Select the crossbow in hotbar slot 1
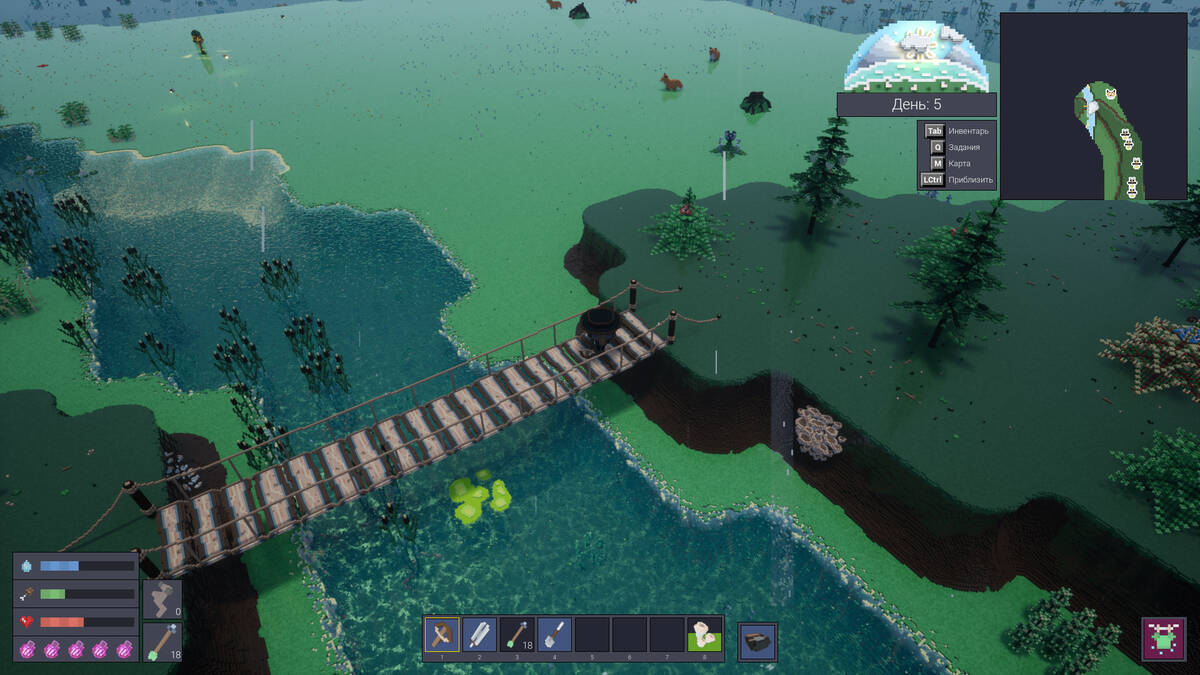 point(442,634)
